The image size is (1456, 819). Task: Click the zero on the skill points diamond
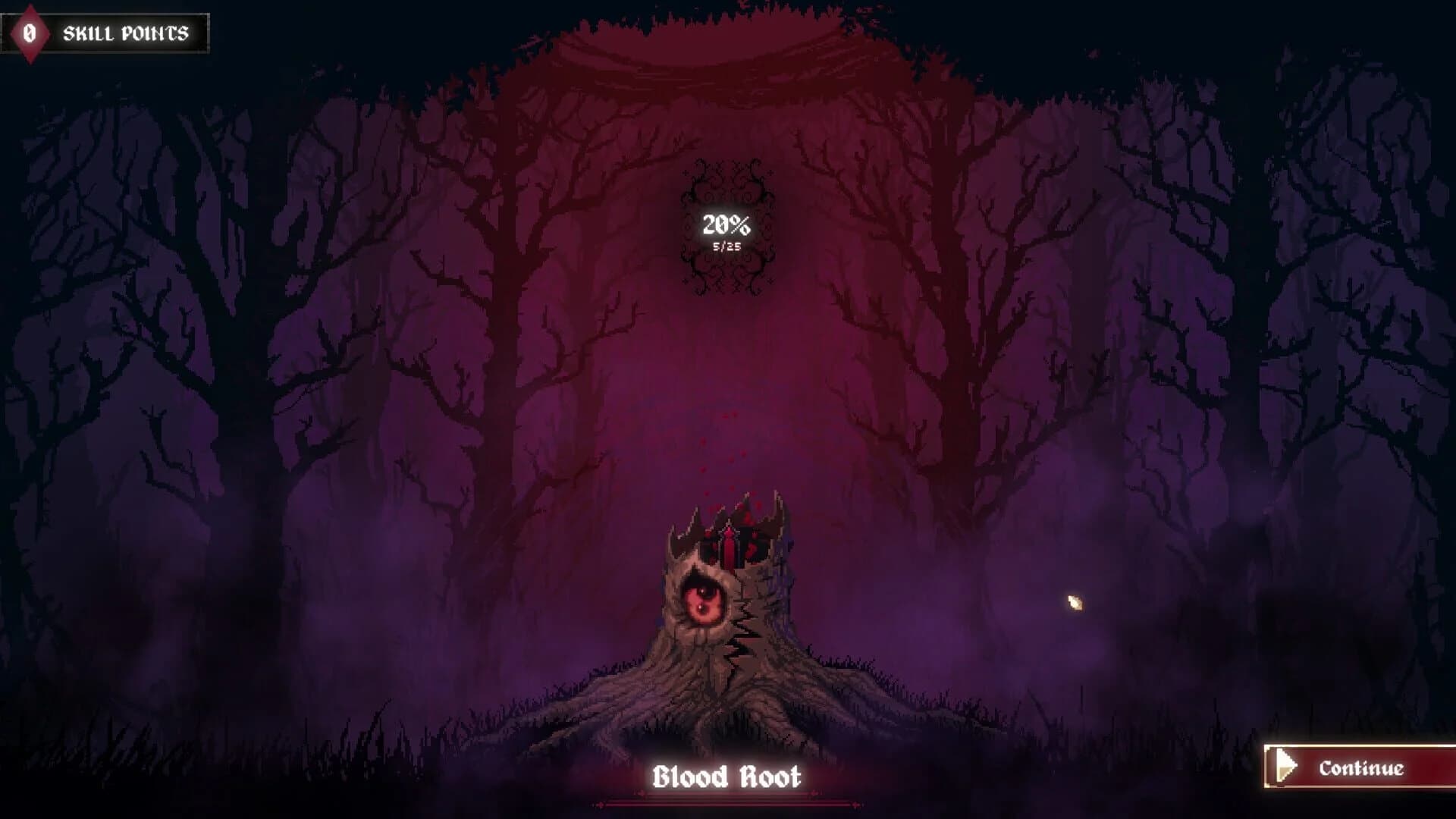click(29, 32)
